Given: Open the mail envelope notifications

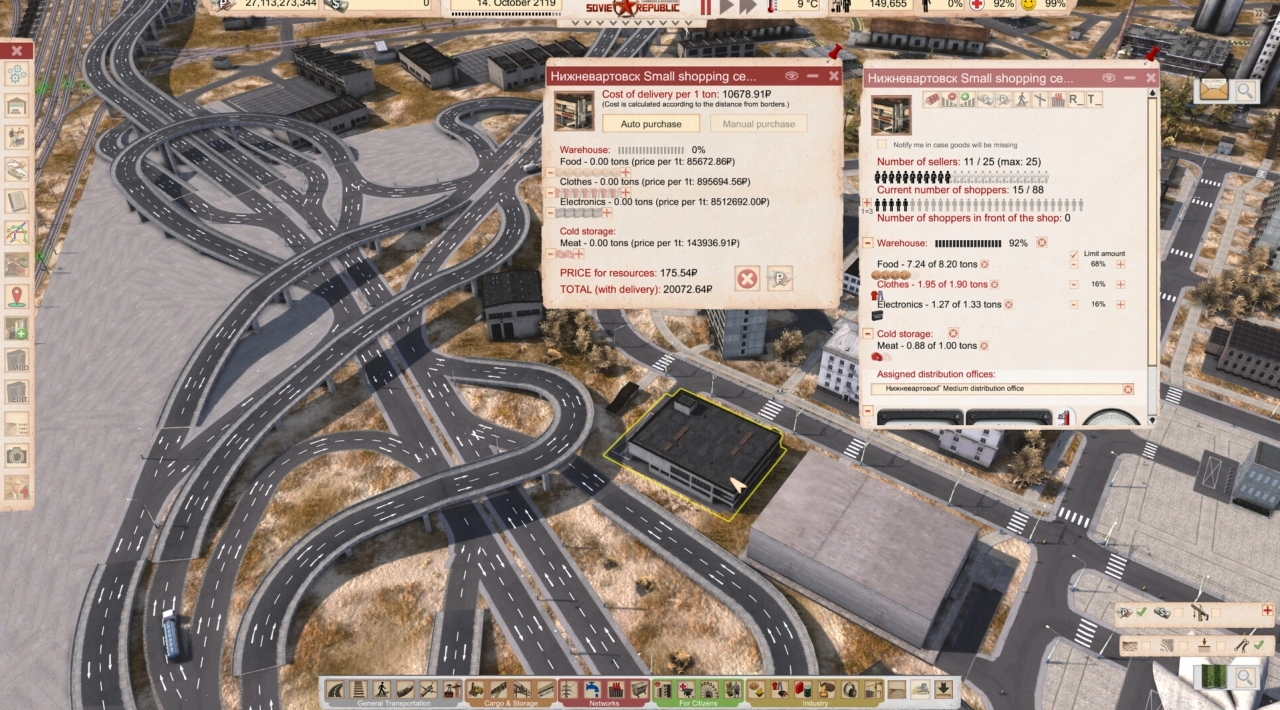Looking at the screenshot, I should coord(1213,89).
